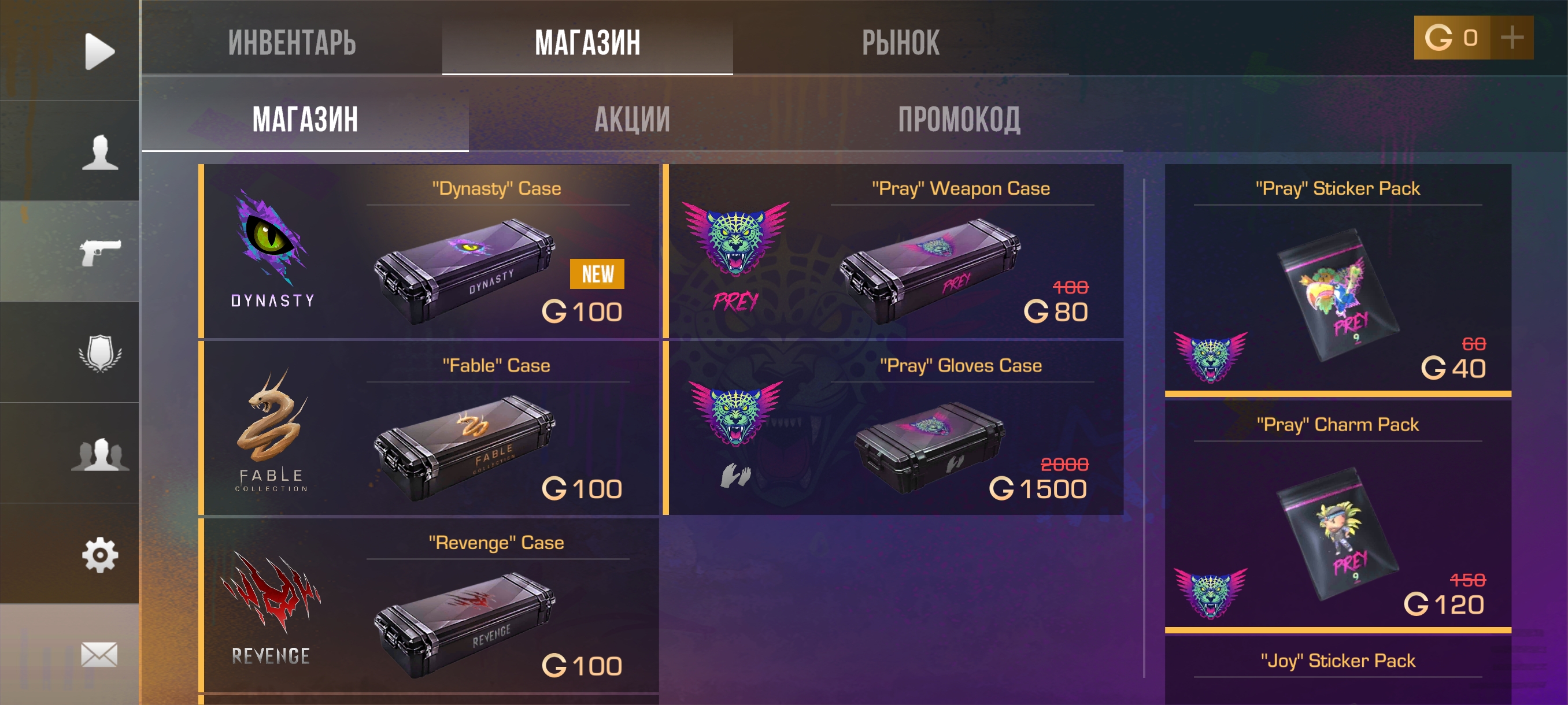Open the shield emblem sidebar icon

(x=99, y=352)
